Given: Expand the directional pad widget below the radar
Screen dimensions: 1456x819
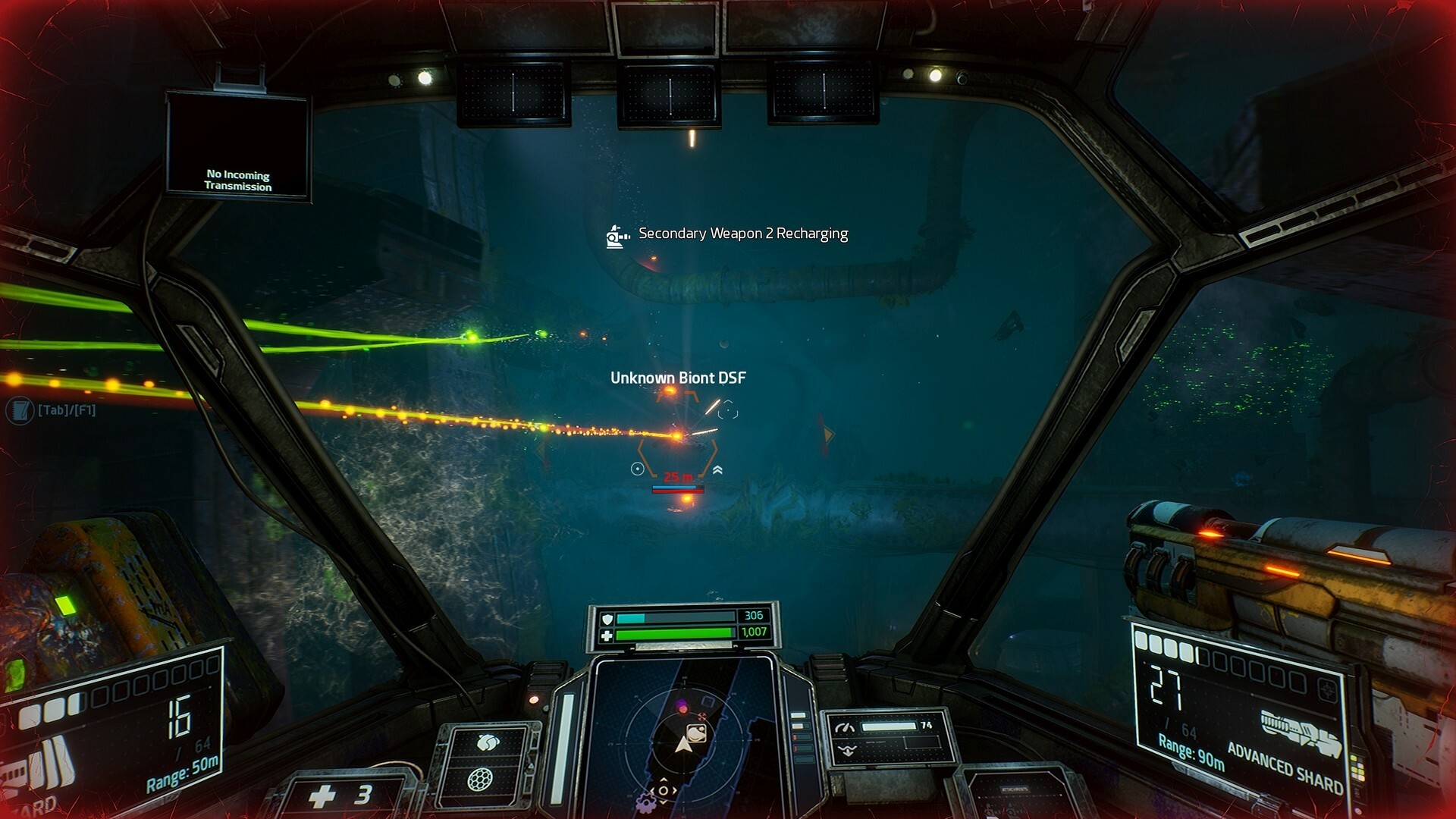Looking at the screenshot, I should (x=663, y=790).
